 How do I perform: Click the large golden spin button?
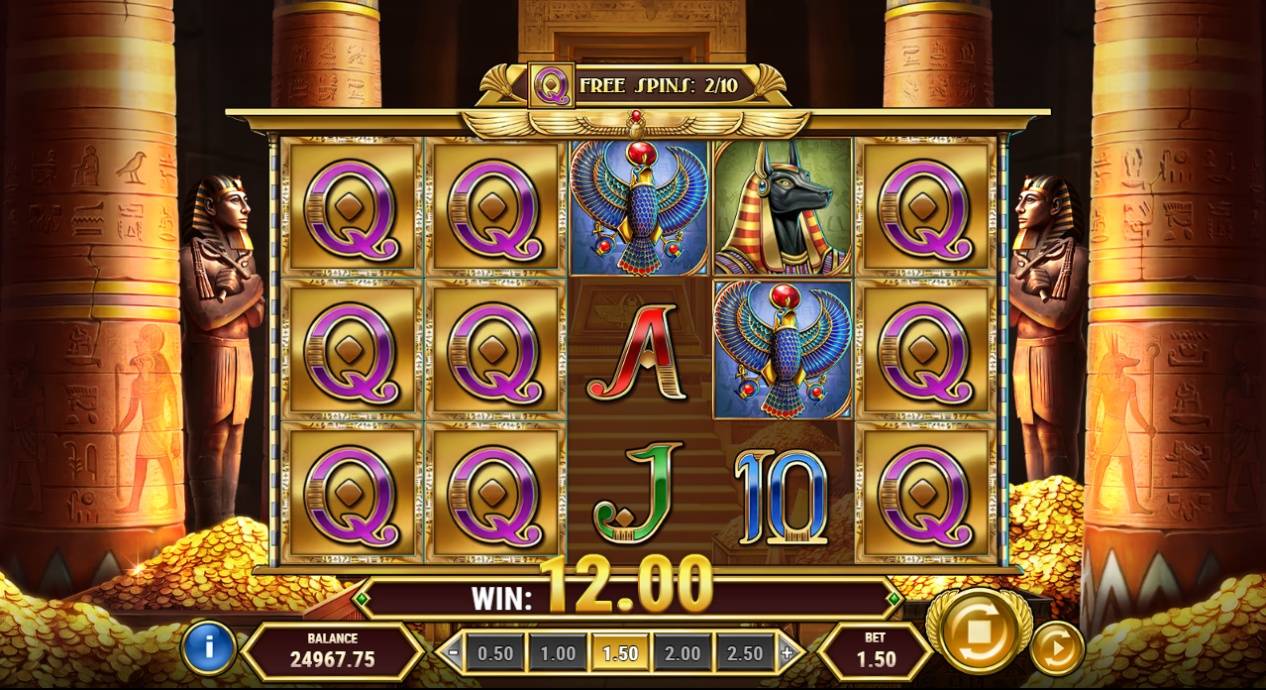(978, 632)
